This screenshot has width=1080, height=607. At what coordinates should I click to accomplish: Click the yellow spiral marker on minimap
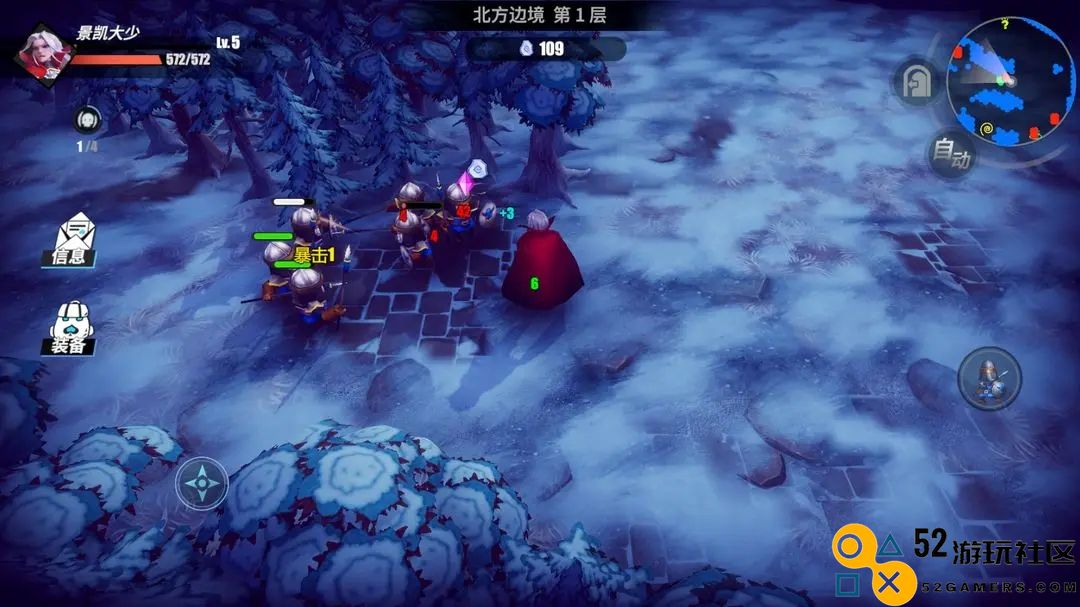click(x=987, y=128)
